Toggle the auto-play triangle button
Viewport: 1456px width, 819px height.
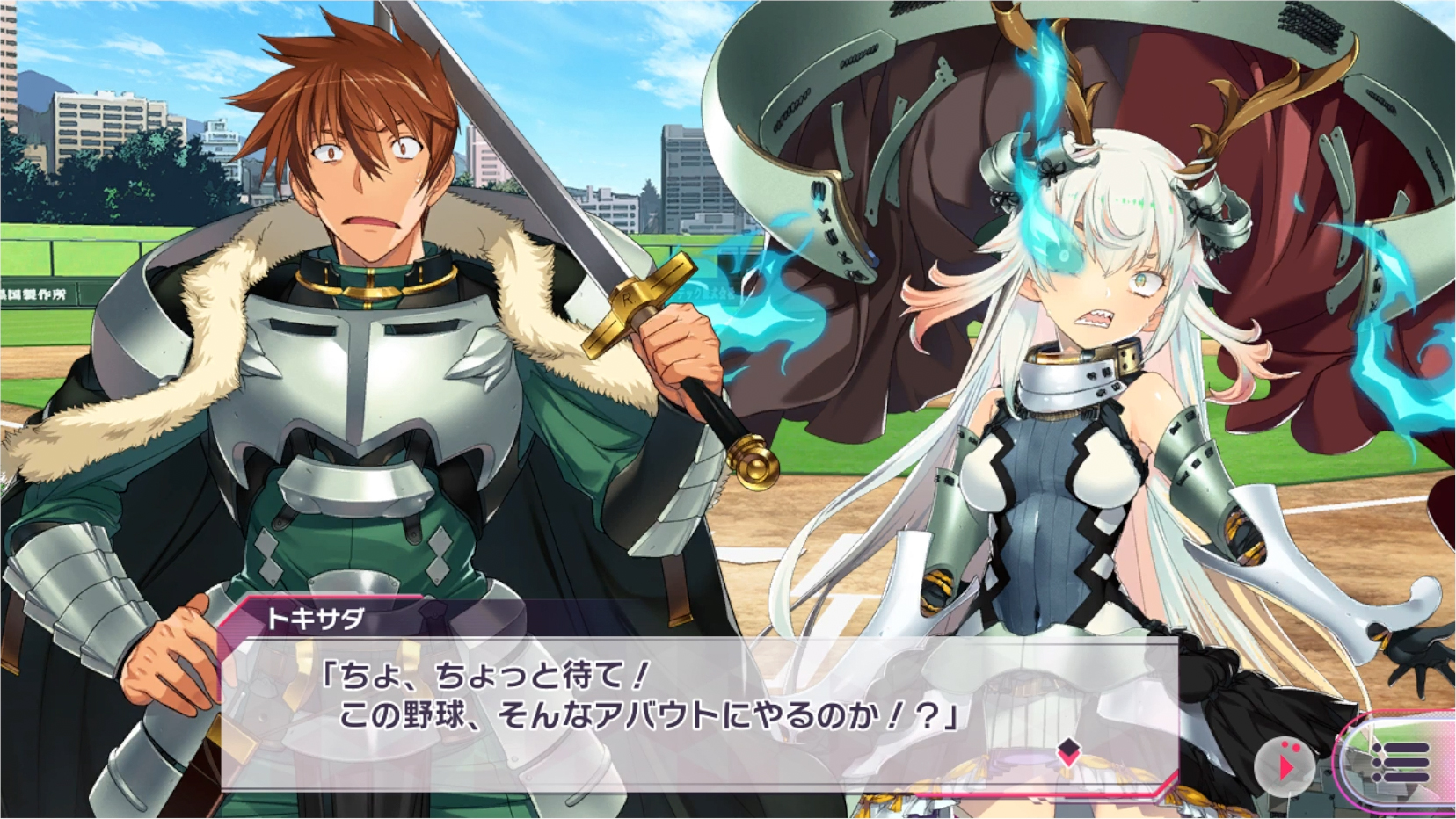1285,766
